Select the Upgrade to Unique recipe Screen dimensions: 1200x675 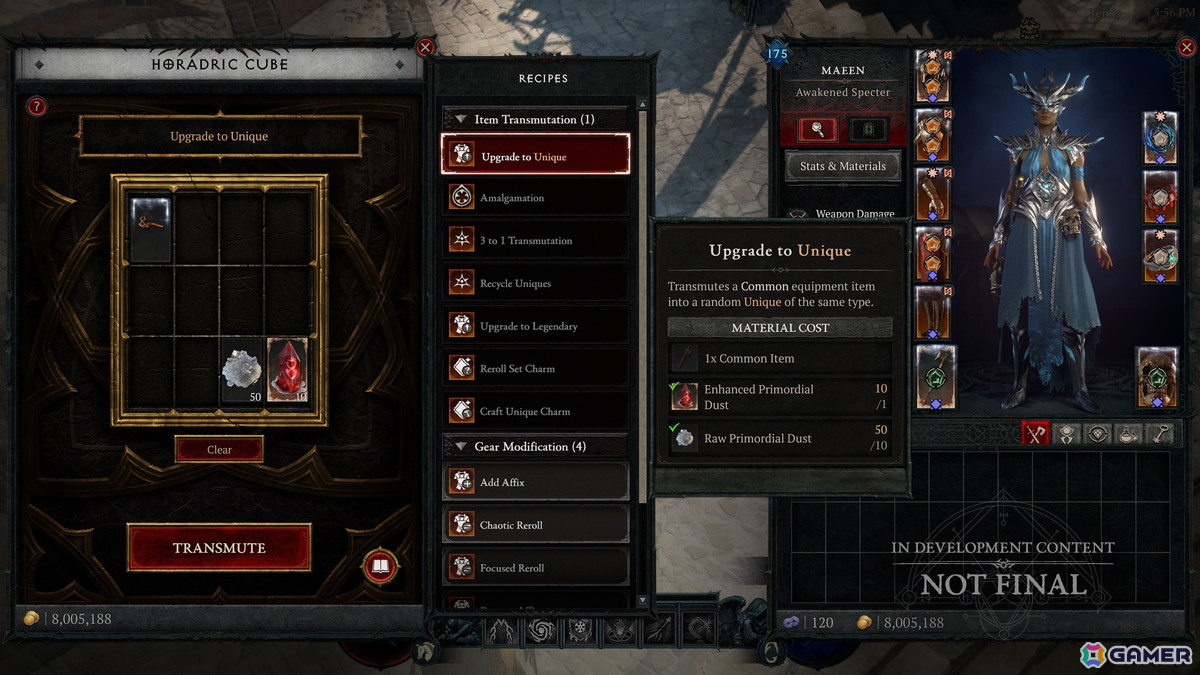(x=535, y=156)
